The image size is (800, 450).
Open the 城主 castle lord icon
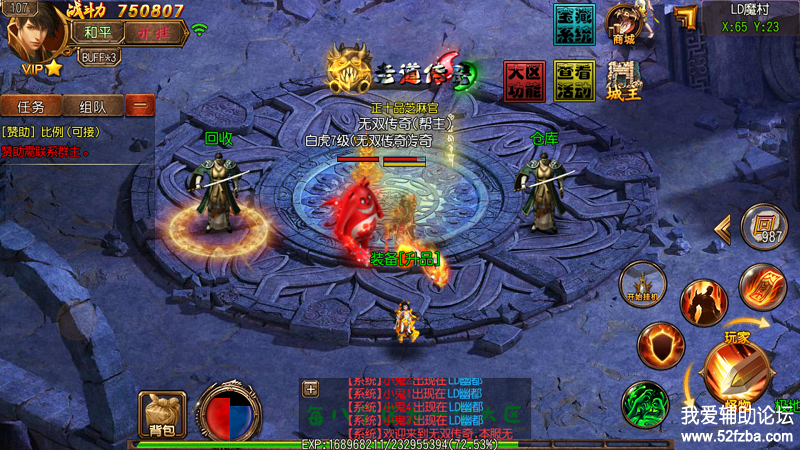point(624,80)
